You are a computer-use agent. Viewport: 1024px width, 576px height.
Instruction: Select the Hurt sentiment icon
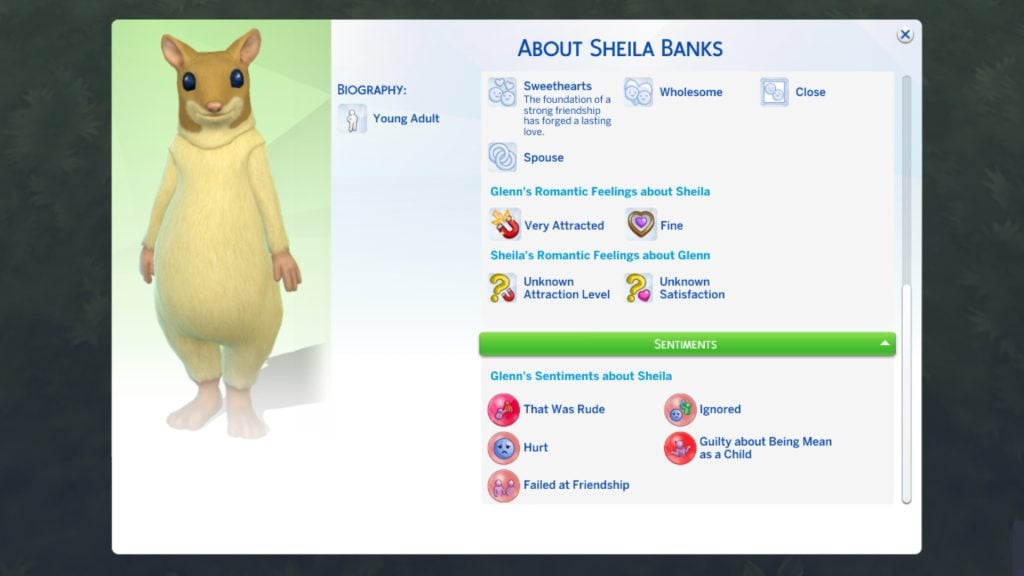tap(504, 447)
